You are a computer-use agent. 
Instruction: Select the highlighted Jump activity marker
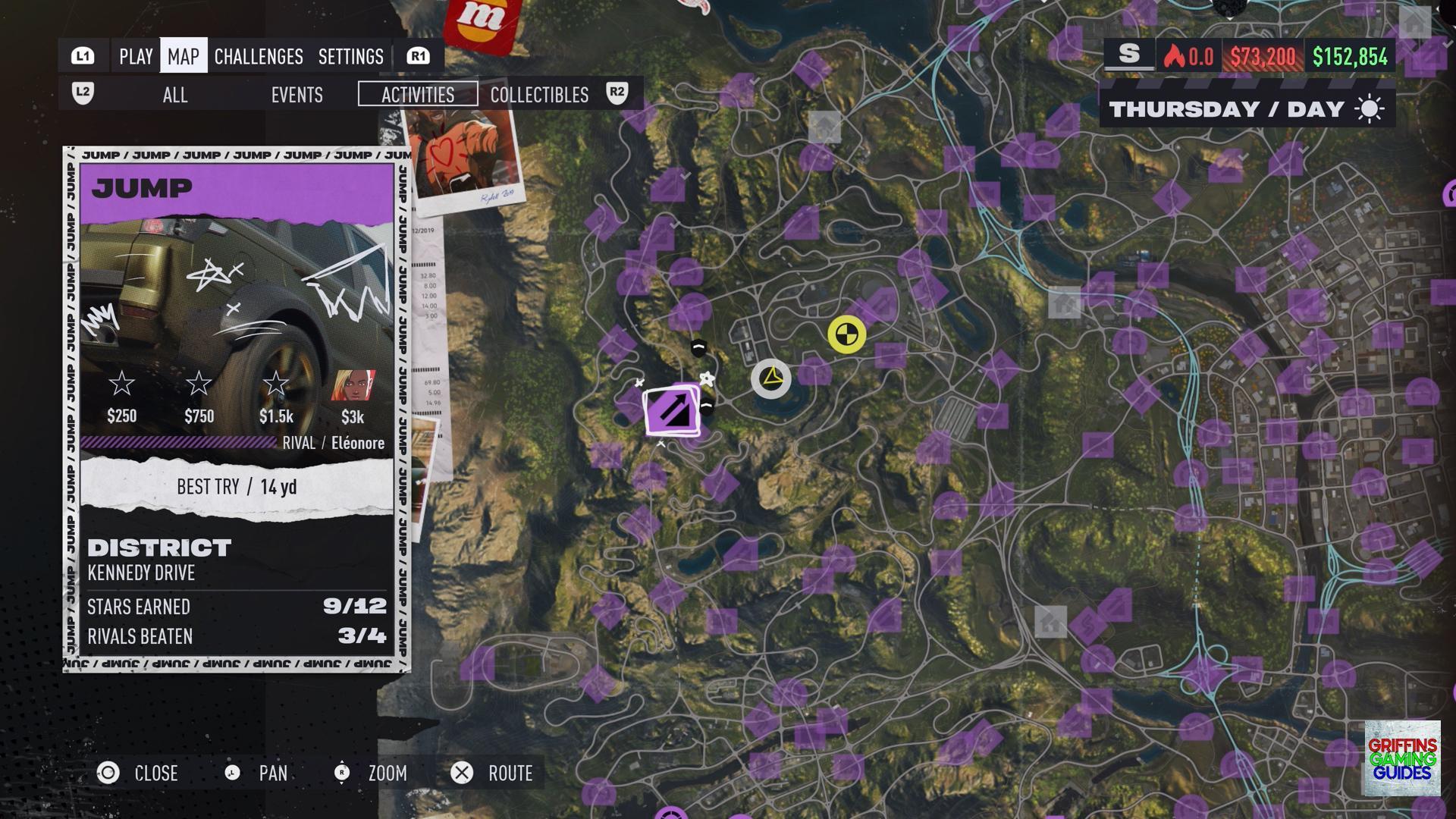[x=672, y=410]
